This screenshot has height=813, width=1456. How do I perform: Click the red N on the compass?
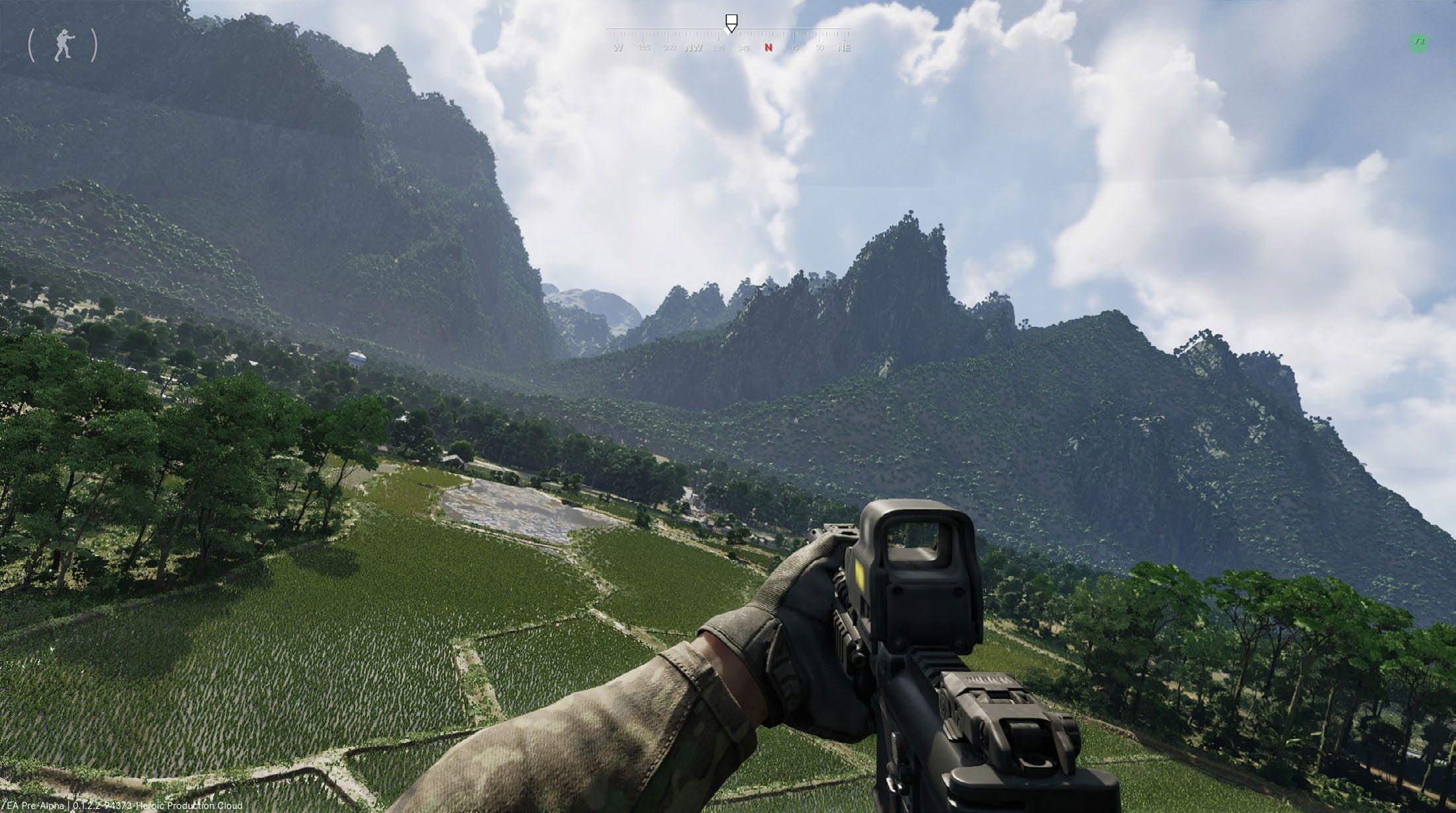click(769, 48)
